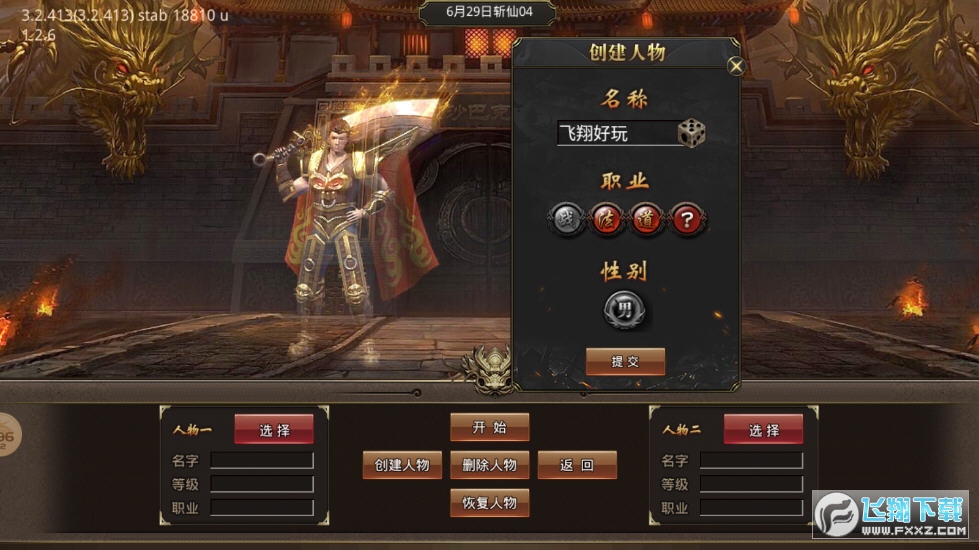Choose the 道 taoist class
Image resolution: width=979 pixels, height=550 pixels.
647,219
